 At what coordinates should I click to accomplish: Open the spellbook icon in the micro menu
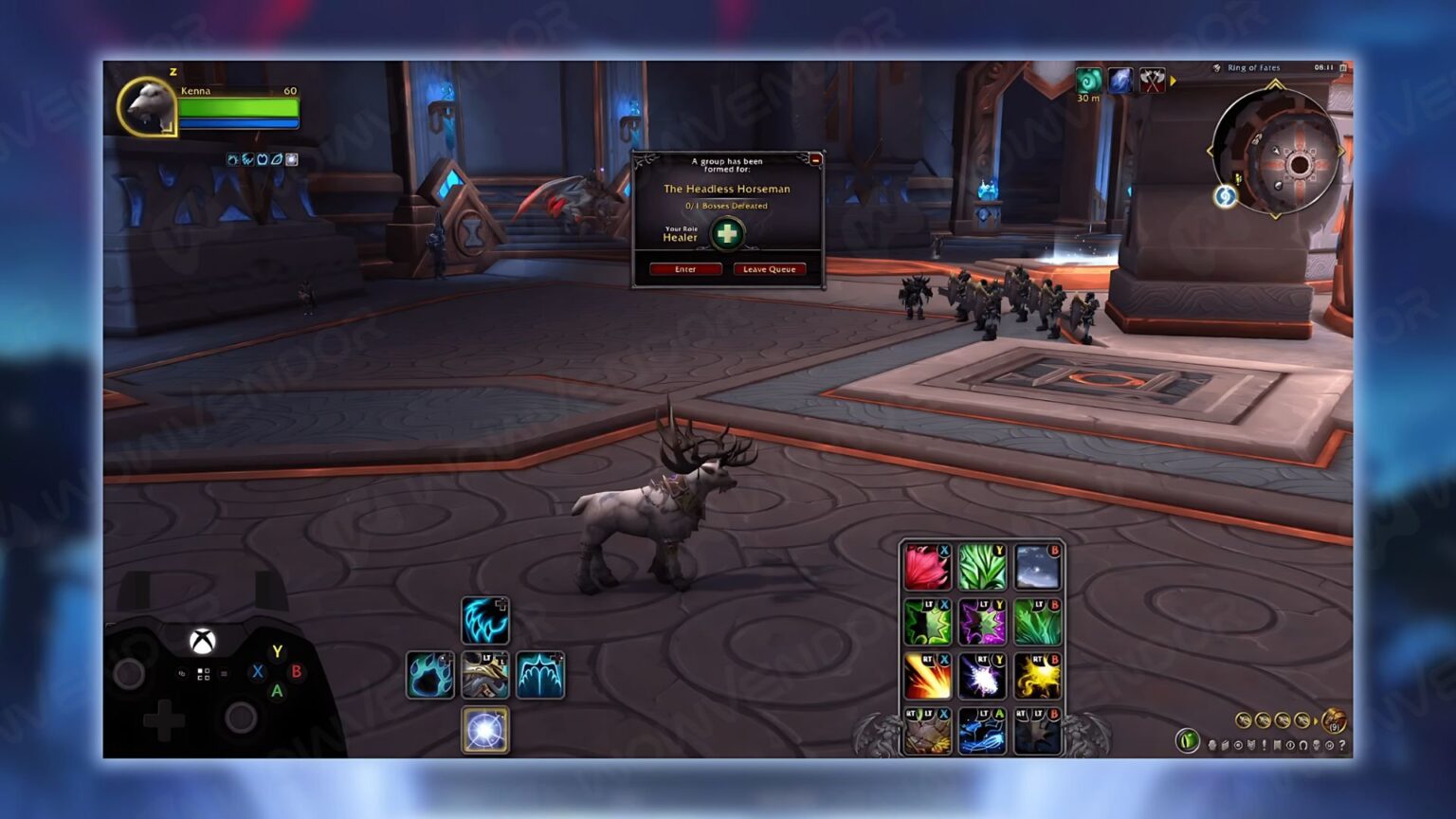pyautogui.click(x=1224, y=746)
